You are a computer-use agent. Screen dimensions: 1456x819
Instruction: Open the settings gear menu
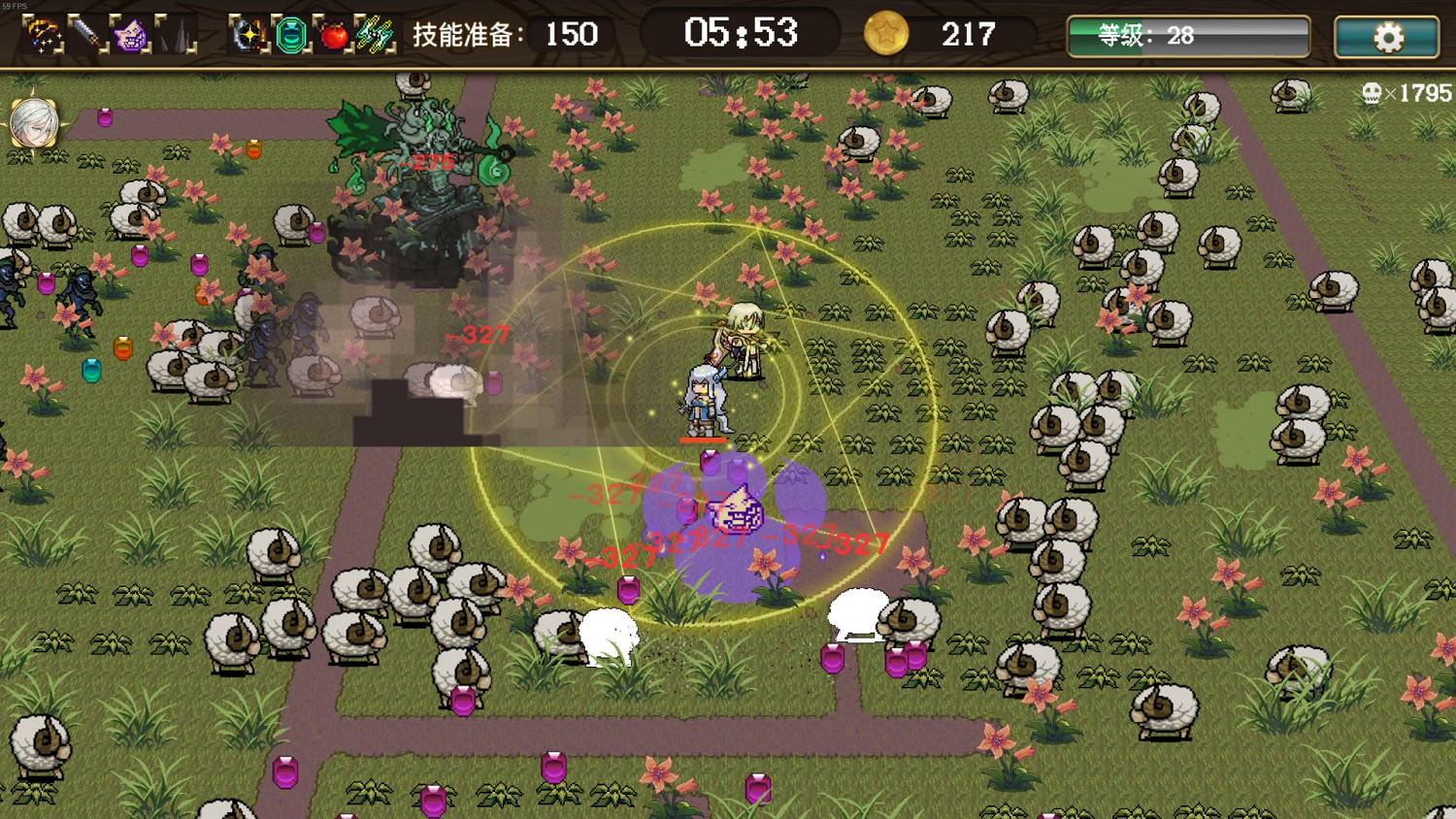(x=1387, y=36)
